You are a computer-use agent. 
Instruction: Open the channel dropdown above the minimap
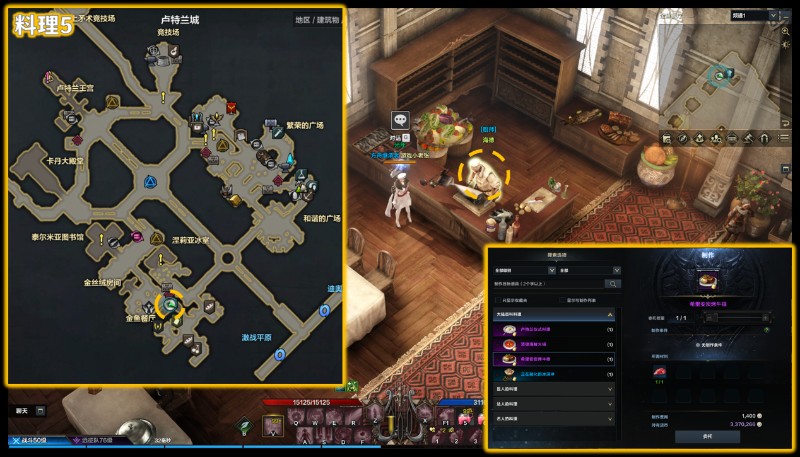pyautogui.click(x=755, y=16)
